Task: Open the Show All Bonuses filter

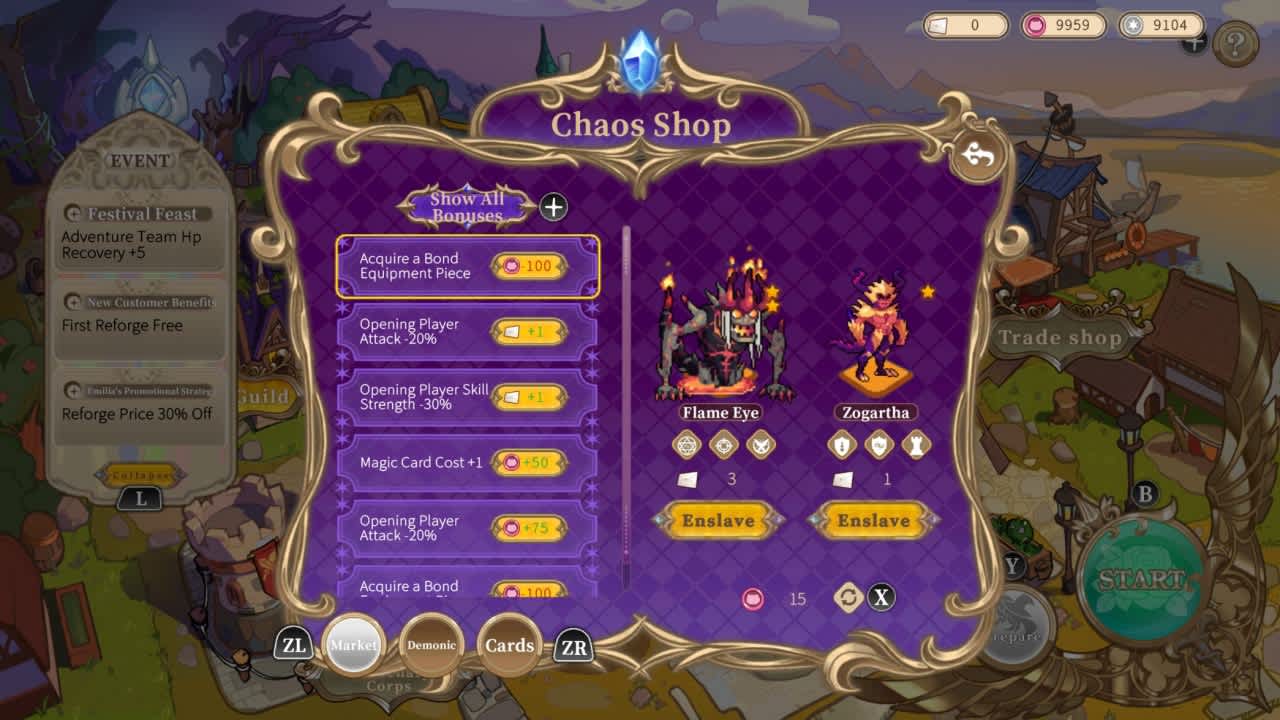Action: [466, 205]
